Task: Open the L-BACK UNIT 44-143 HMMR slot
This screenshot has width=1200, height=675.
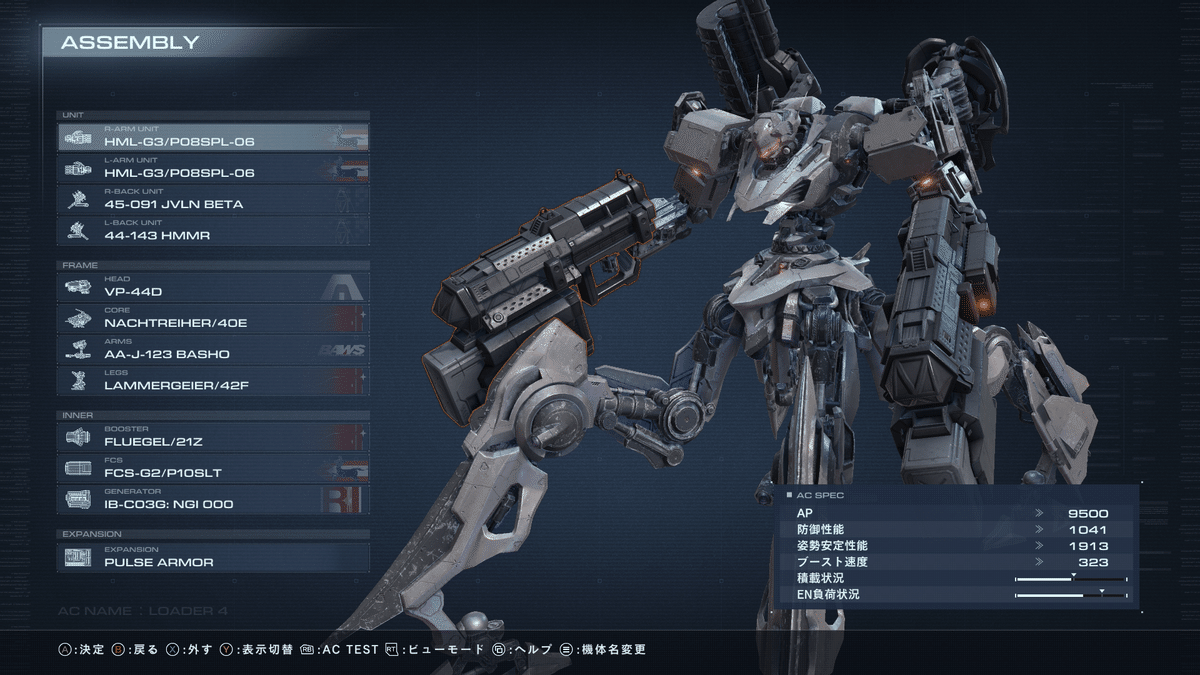Action: [x=213, y=230]
